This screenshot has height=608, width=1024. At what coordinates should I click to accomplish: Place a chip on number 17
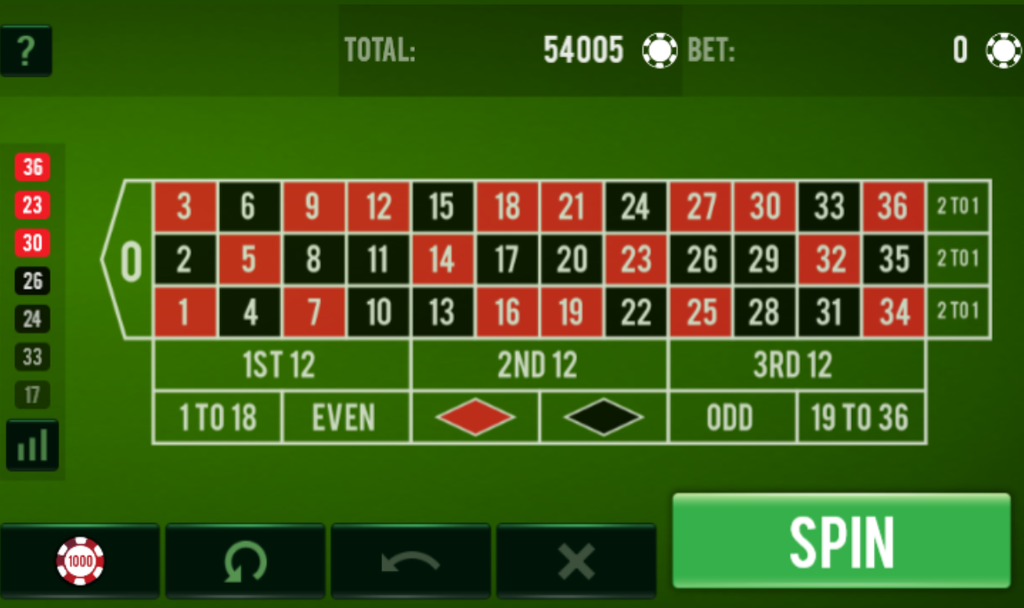(506, 260)
